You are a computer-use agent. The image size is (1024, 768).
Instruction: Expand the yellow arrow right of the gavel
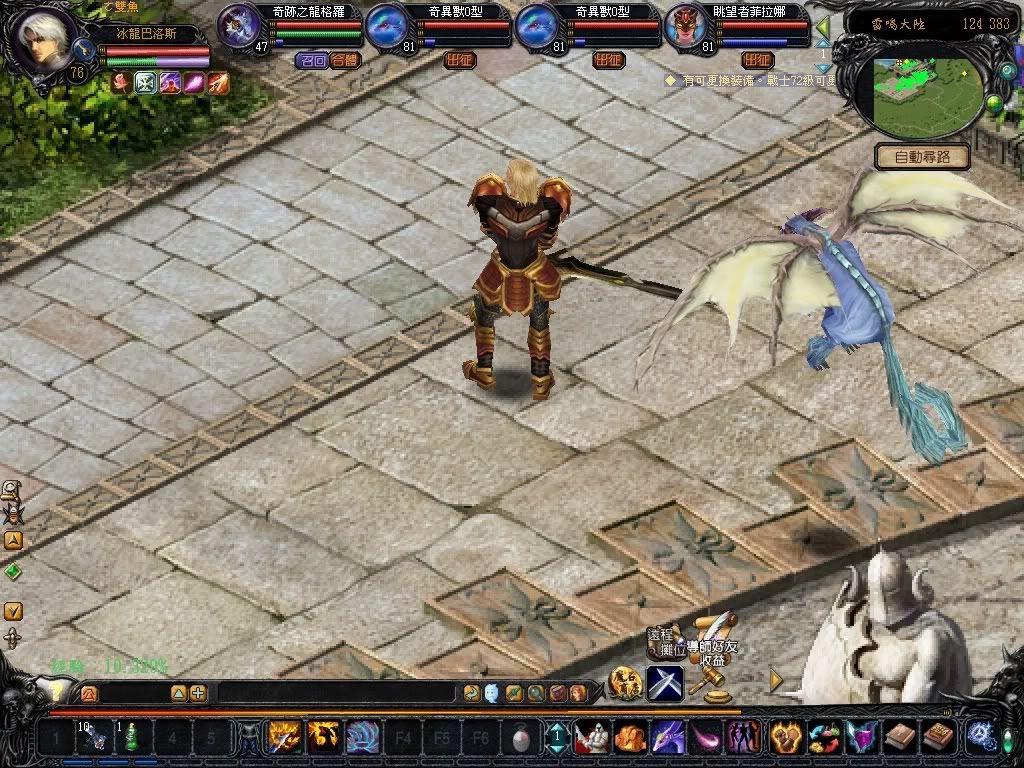click(776, 680)
